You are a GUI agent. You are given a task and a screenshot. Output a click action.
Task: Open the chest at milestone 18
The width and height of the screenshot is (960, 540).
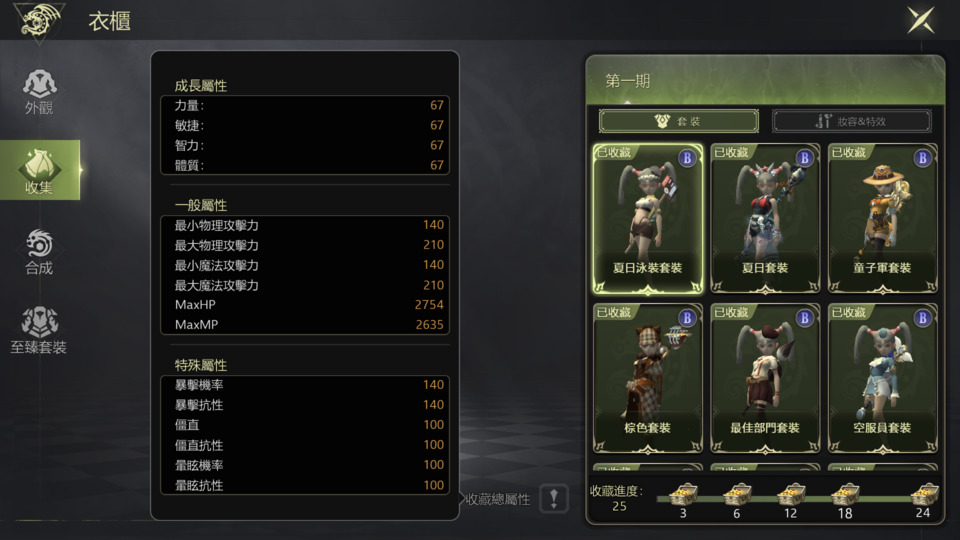point(845,493)
